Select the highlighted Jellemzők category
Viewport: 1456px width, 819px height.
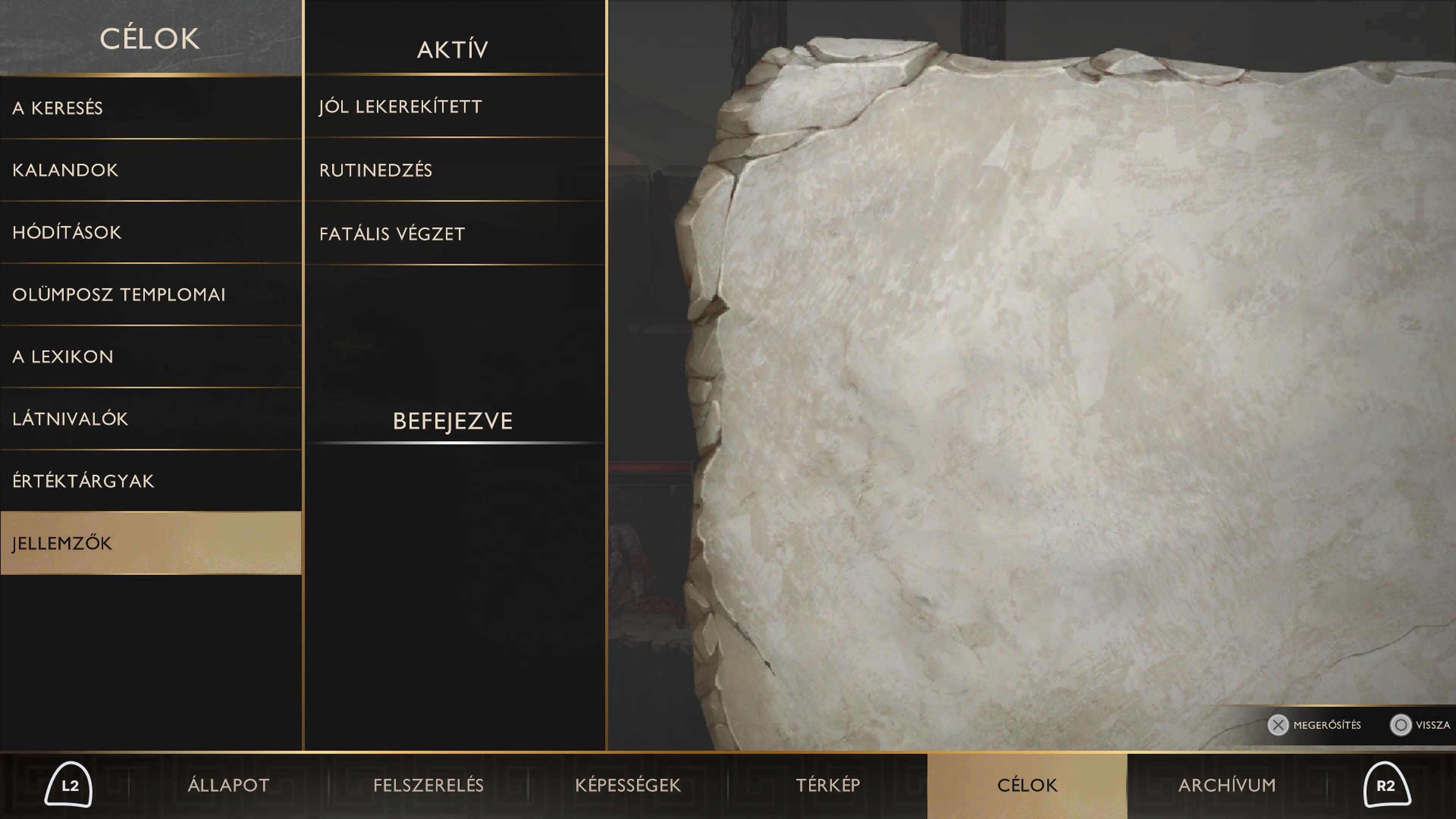151,543
